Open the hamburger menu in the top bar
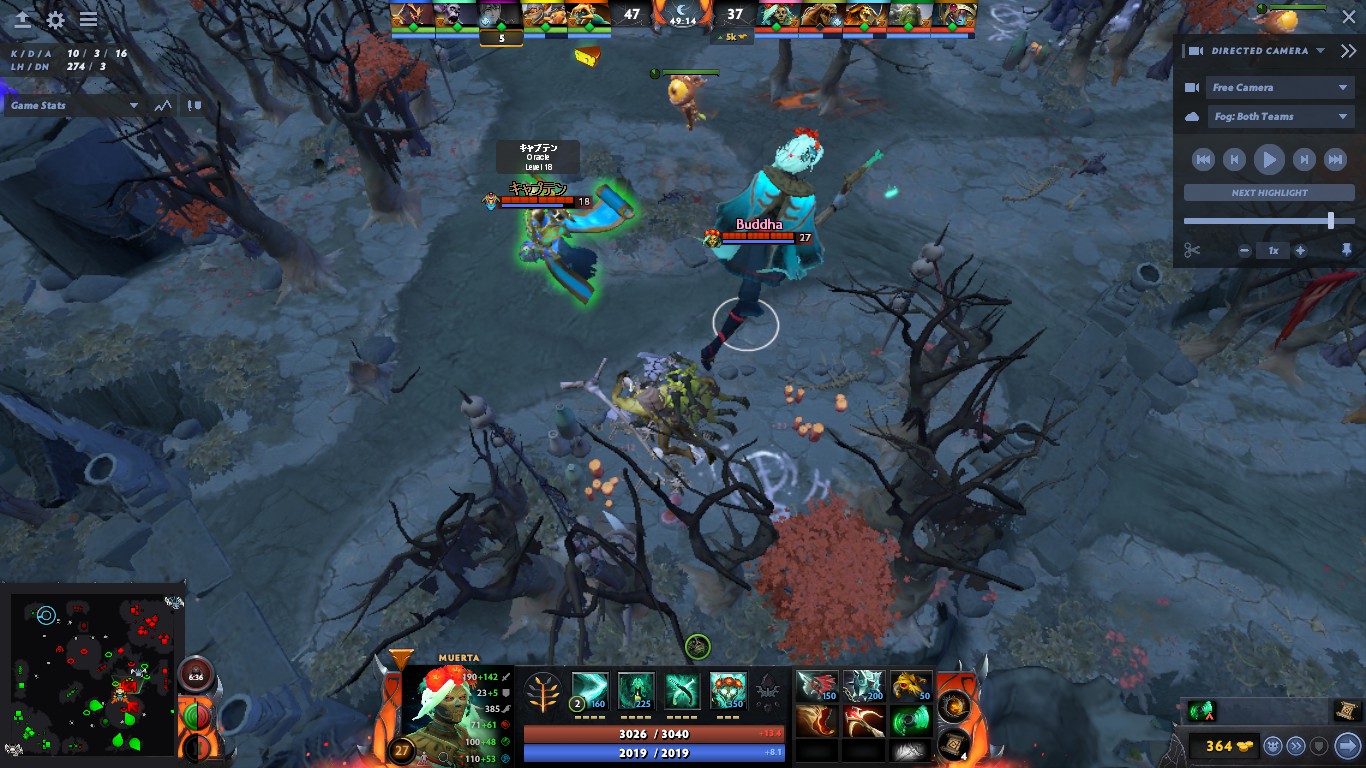1366x768 pixels. tap(88, 18)
